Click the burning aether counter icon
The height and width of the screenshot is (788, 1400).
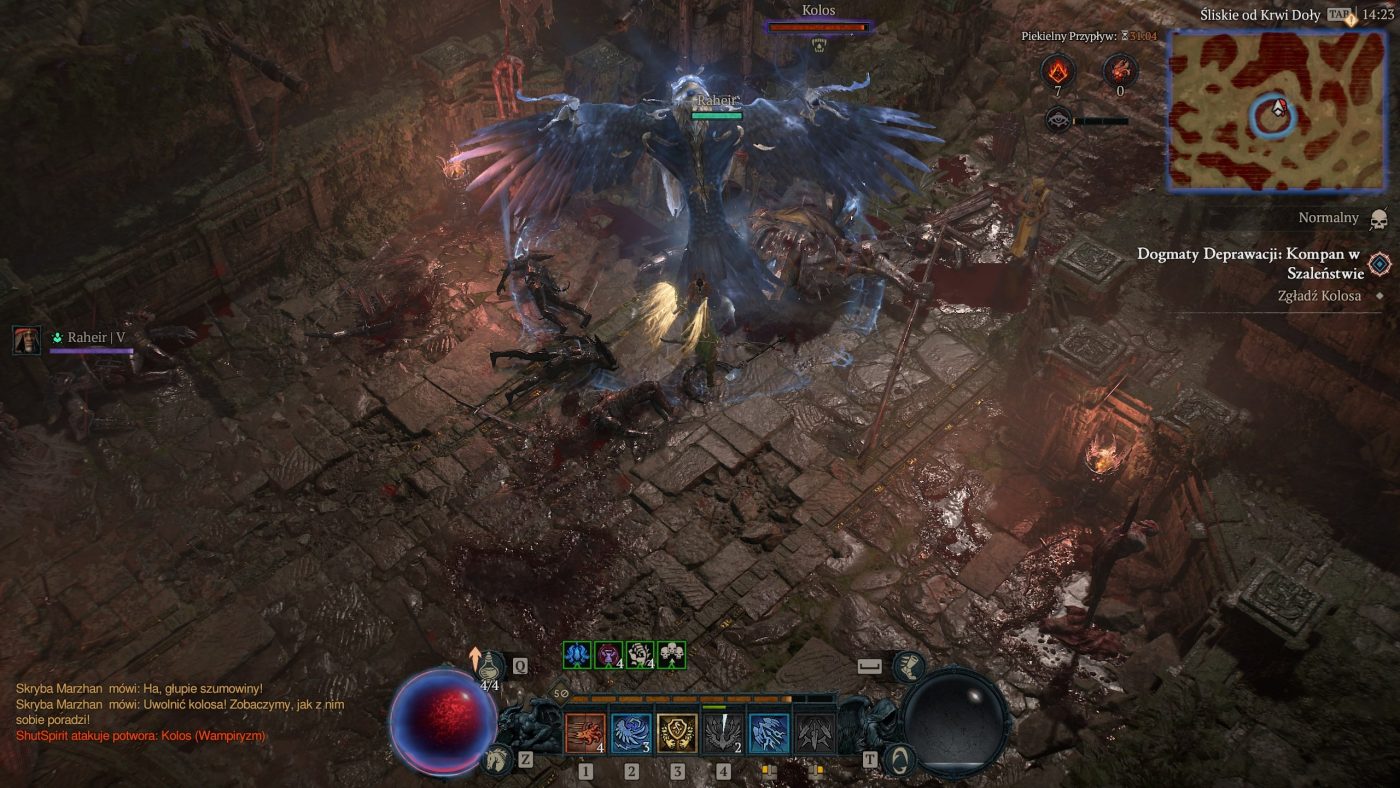1058,71
